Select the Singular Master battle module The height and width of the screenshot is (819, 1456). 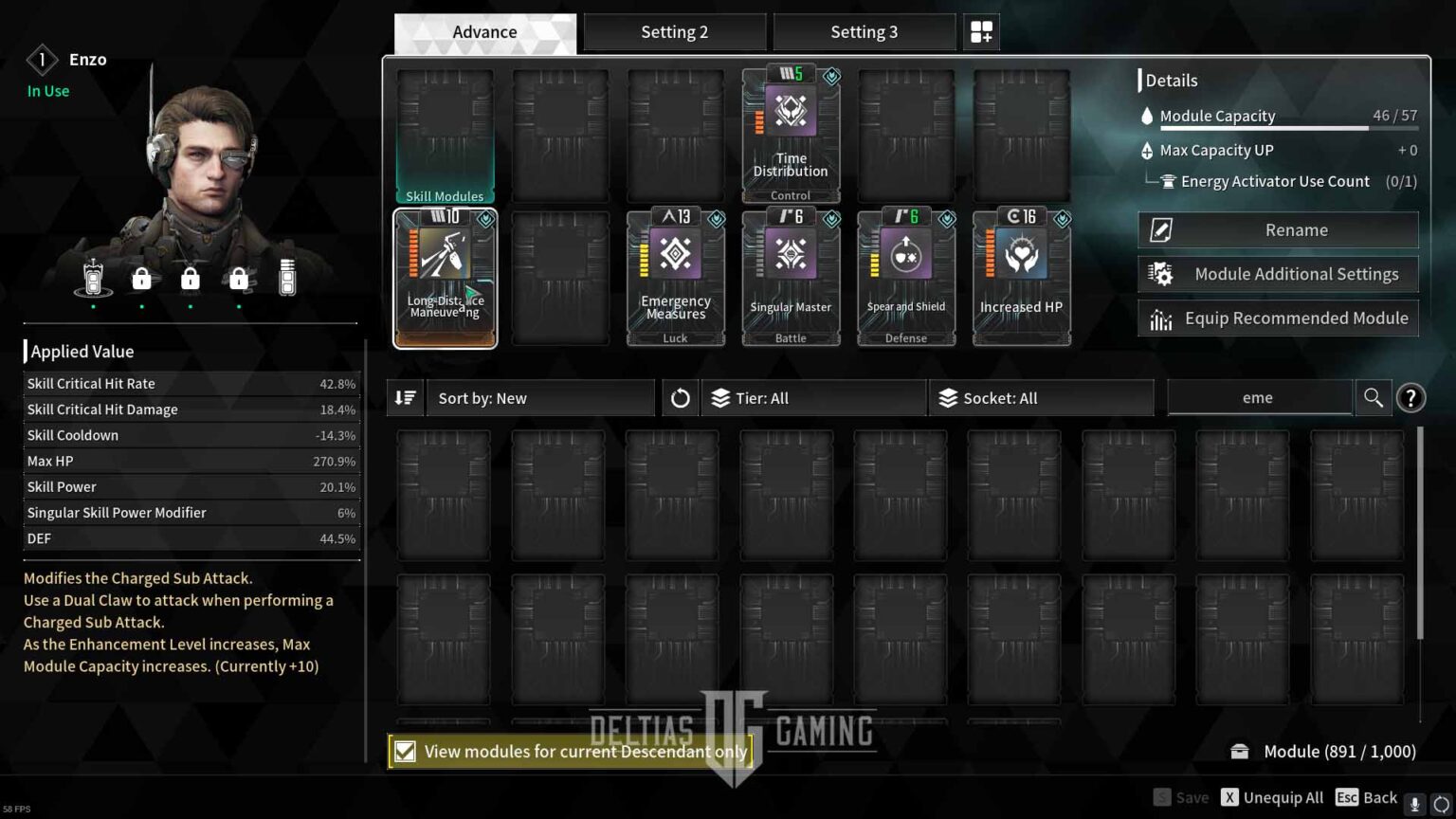(x=790, y=275)
